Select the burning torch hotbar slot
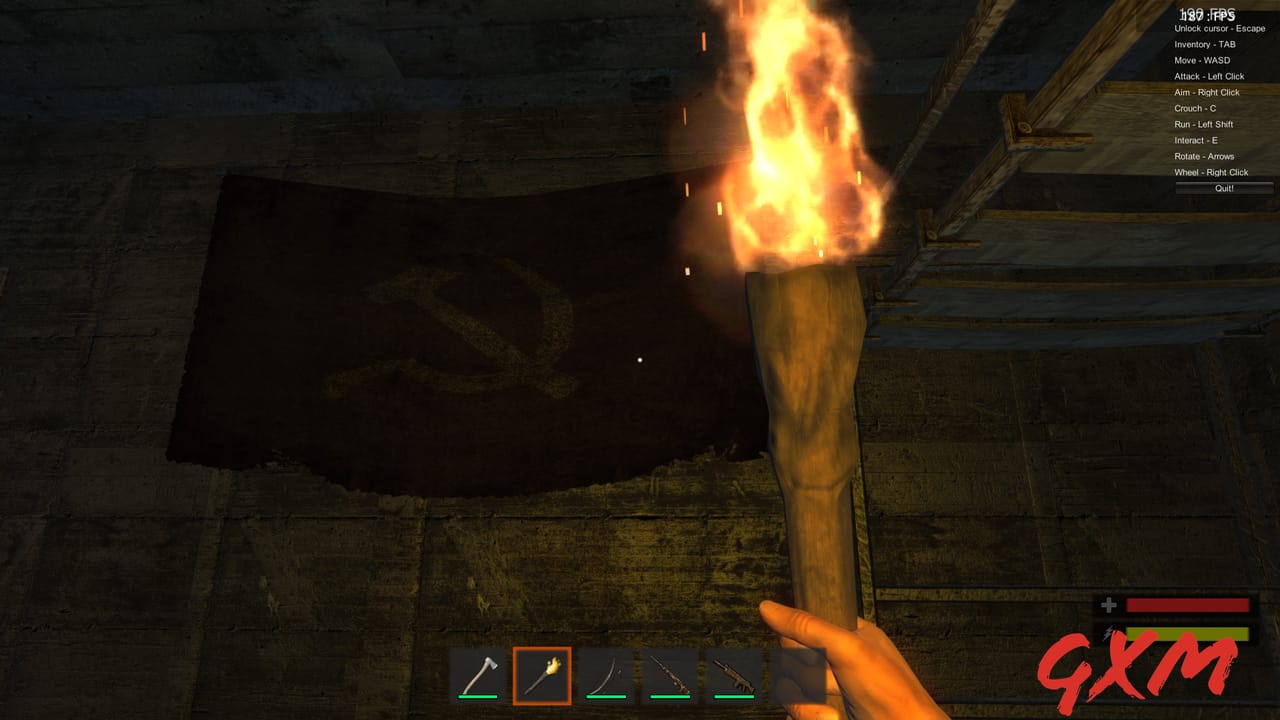Screen dimensions: 1280x720 coord(541,675)
